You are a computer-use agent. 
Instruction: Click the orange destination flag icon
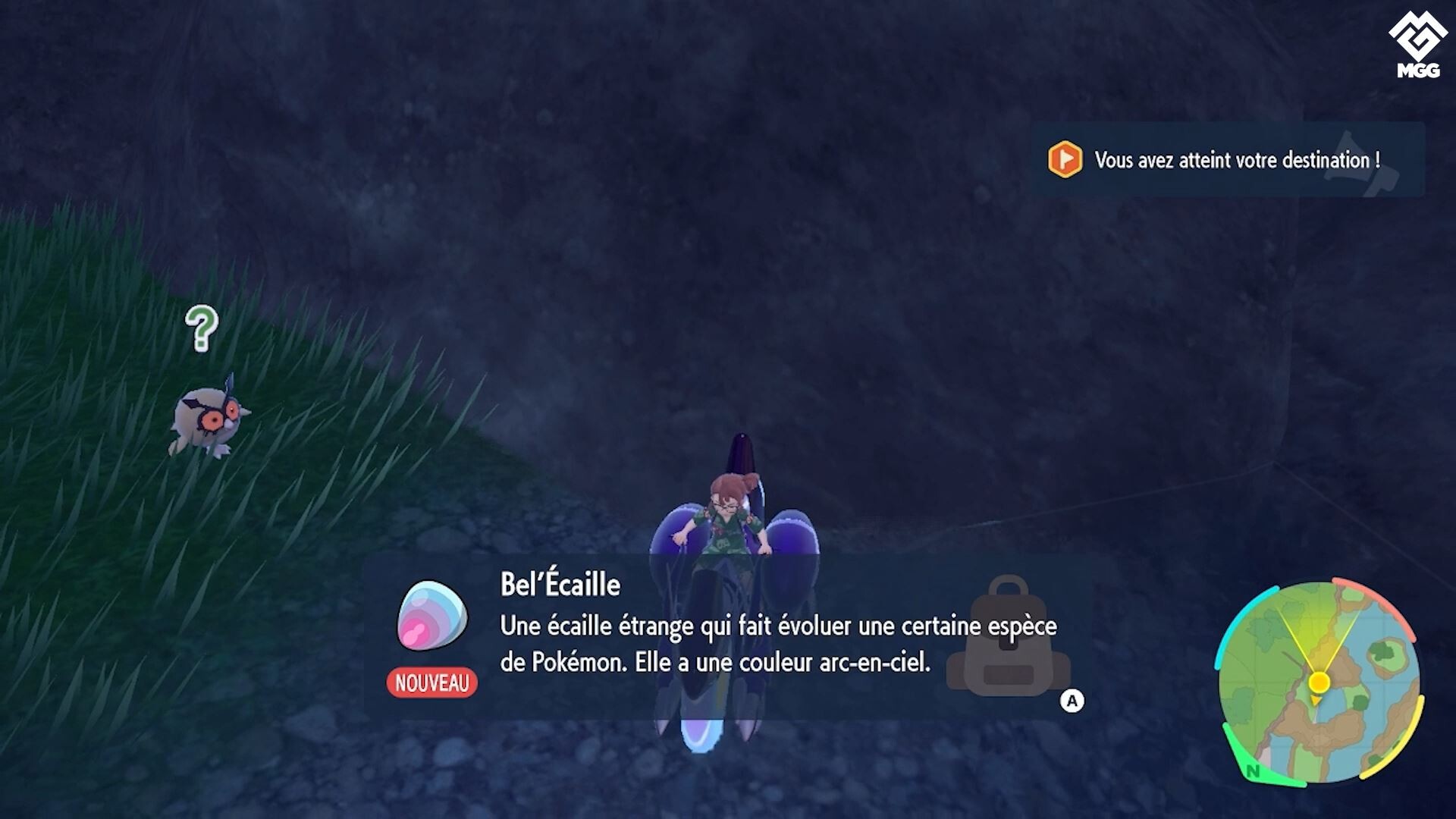1064,161
